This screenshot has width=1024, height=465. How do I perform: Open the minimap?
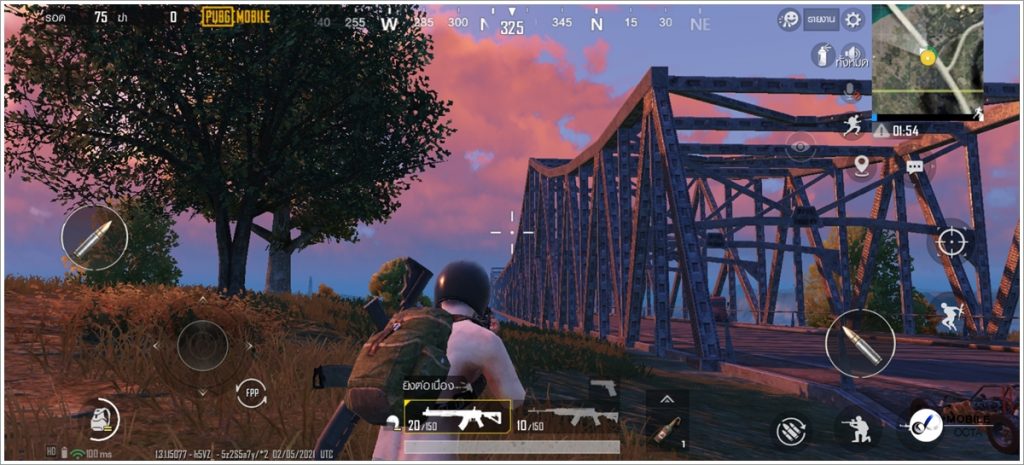[x=927, y=58]
